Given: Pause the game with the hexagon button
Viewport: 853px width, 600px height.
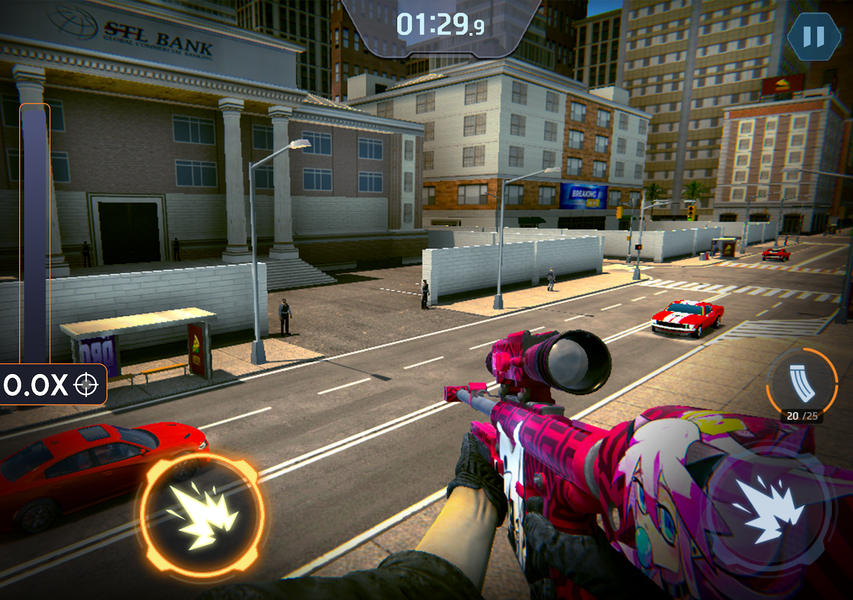Looking at the screenshot, I should (x=813, y=38).
